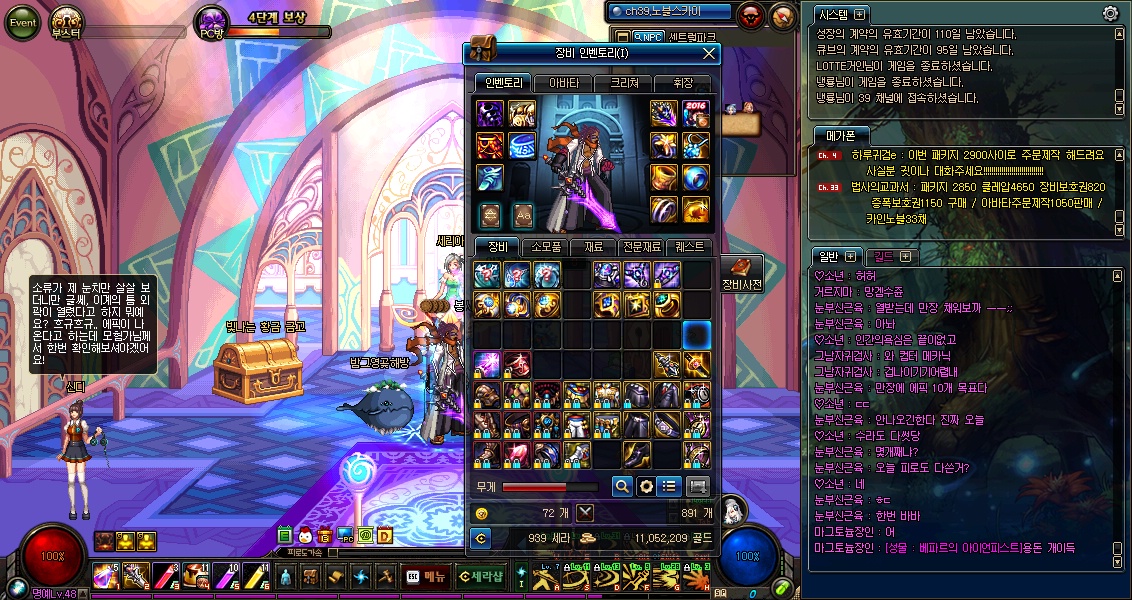Click the list-sort button in inventory
Screen dimensions: 1132x600
(x=670, y=486)
